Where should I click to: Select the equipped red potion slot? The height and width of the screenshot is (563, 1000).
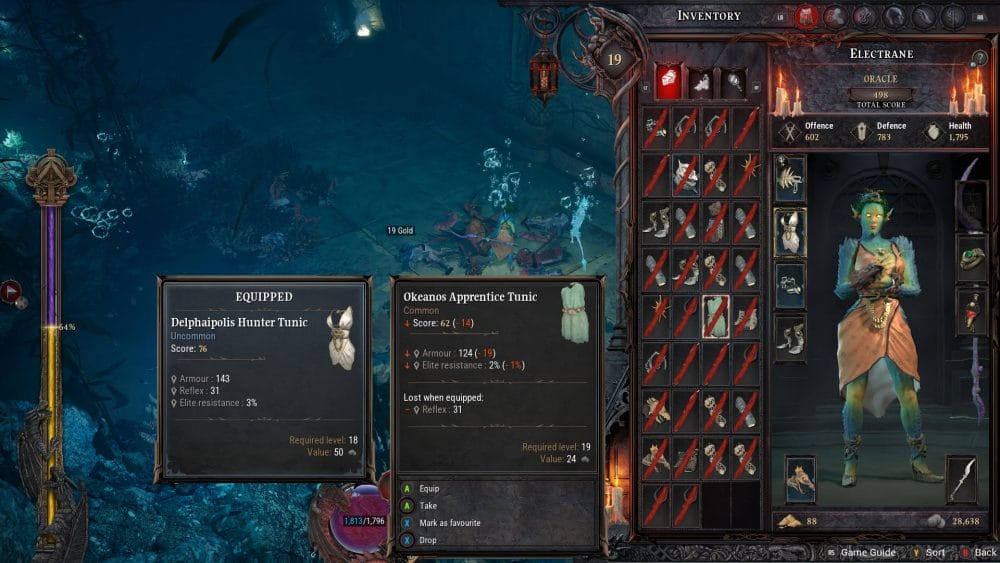pos(972,310)
